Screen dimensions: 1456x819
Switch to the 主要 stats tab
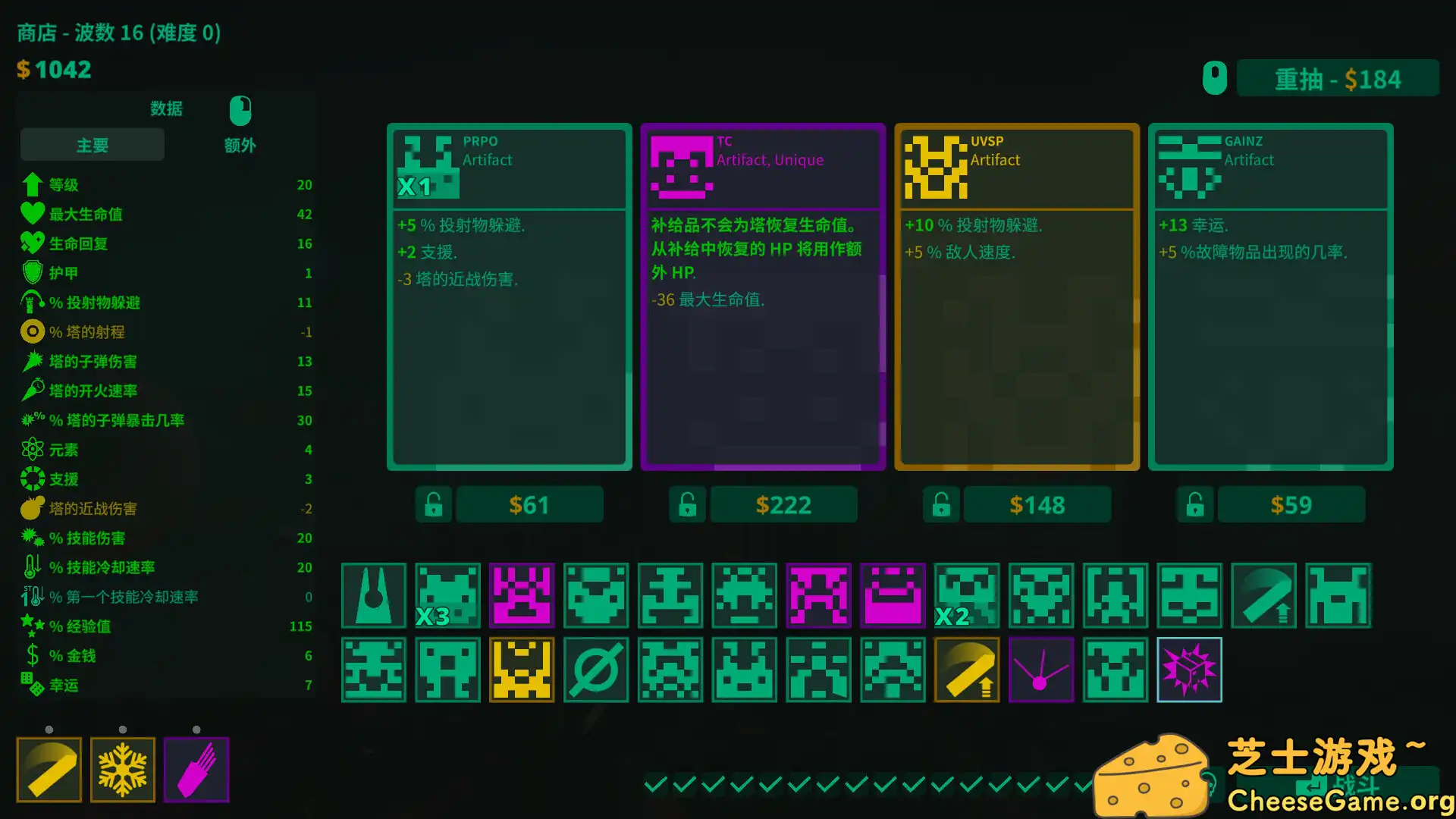pos(91,144)
